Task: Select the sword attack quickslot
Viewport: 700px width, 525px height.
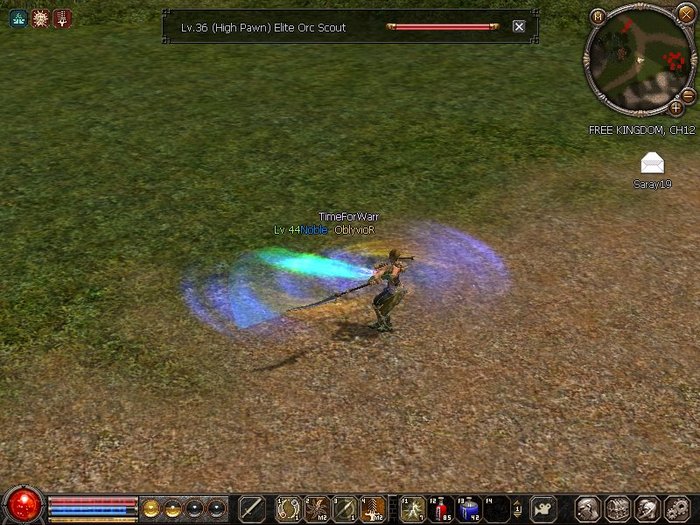Action: [x=252, y=508]
